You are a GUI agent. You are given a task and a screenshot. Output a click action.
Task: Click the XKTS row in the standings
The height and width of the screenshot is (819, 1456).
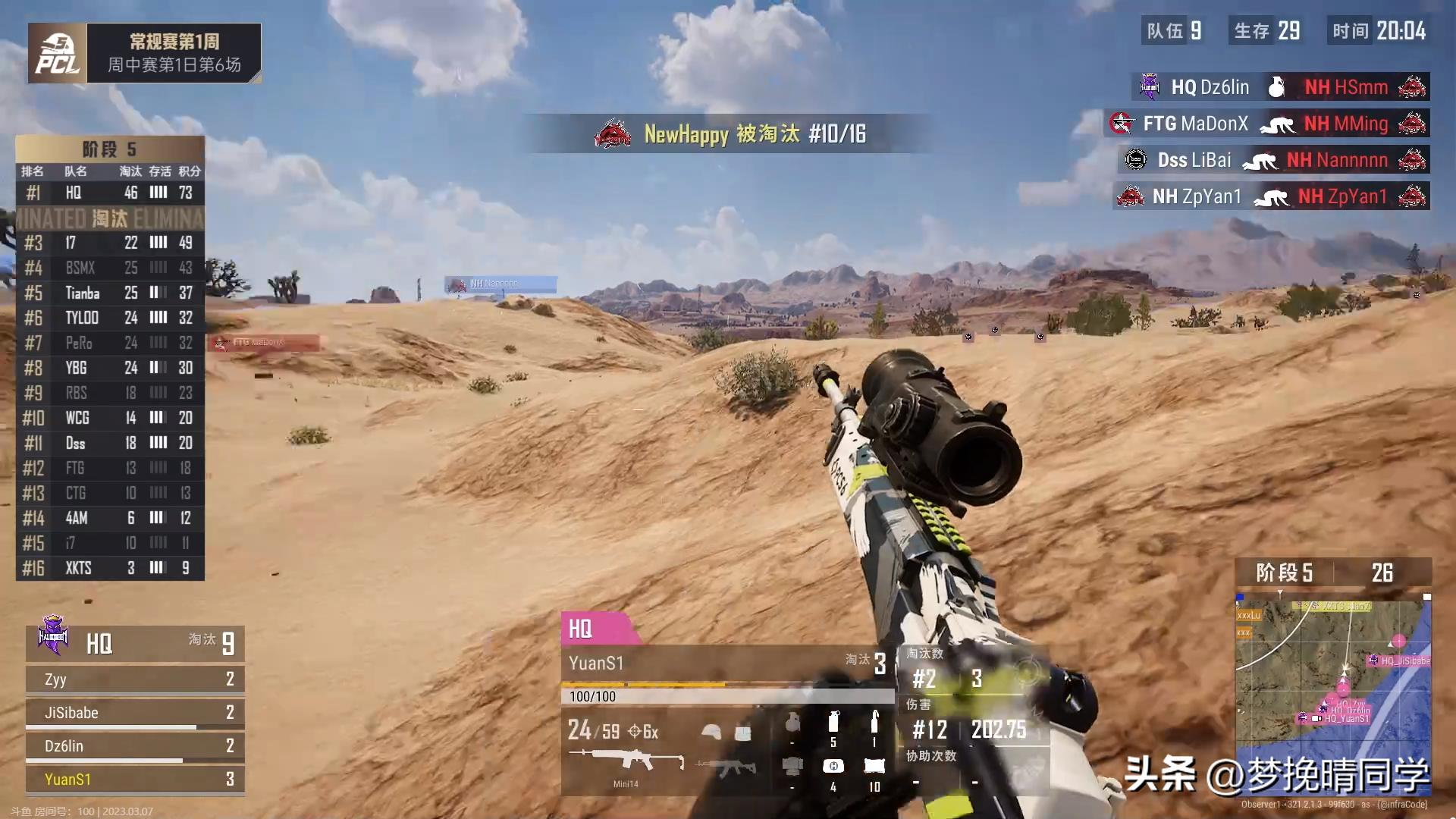click(x=110, y=568)
